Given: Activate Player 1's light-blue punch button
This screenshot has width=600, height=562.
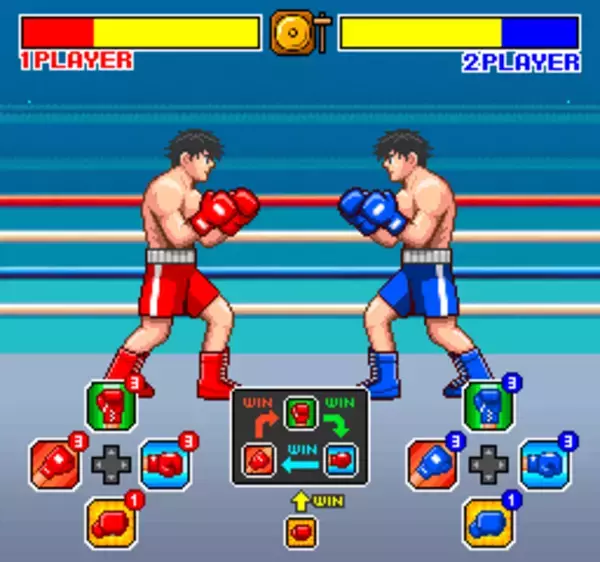Looking at the screenshot, I should coord(166,464).
